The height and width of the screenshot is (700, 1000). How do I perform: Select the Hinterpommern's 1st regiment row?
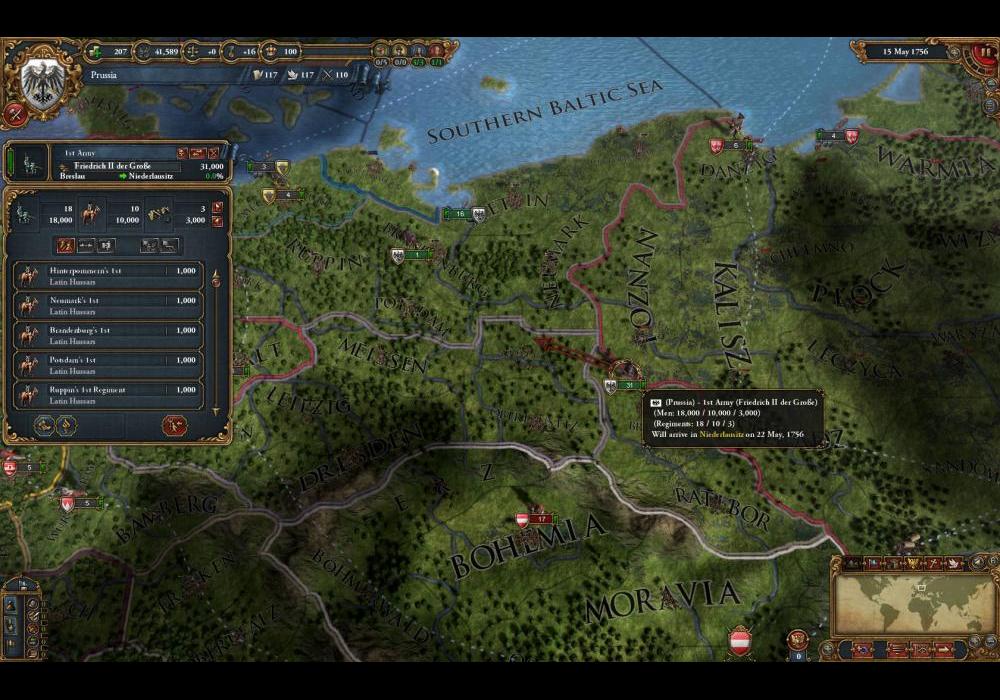[x=110, y=276]
